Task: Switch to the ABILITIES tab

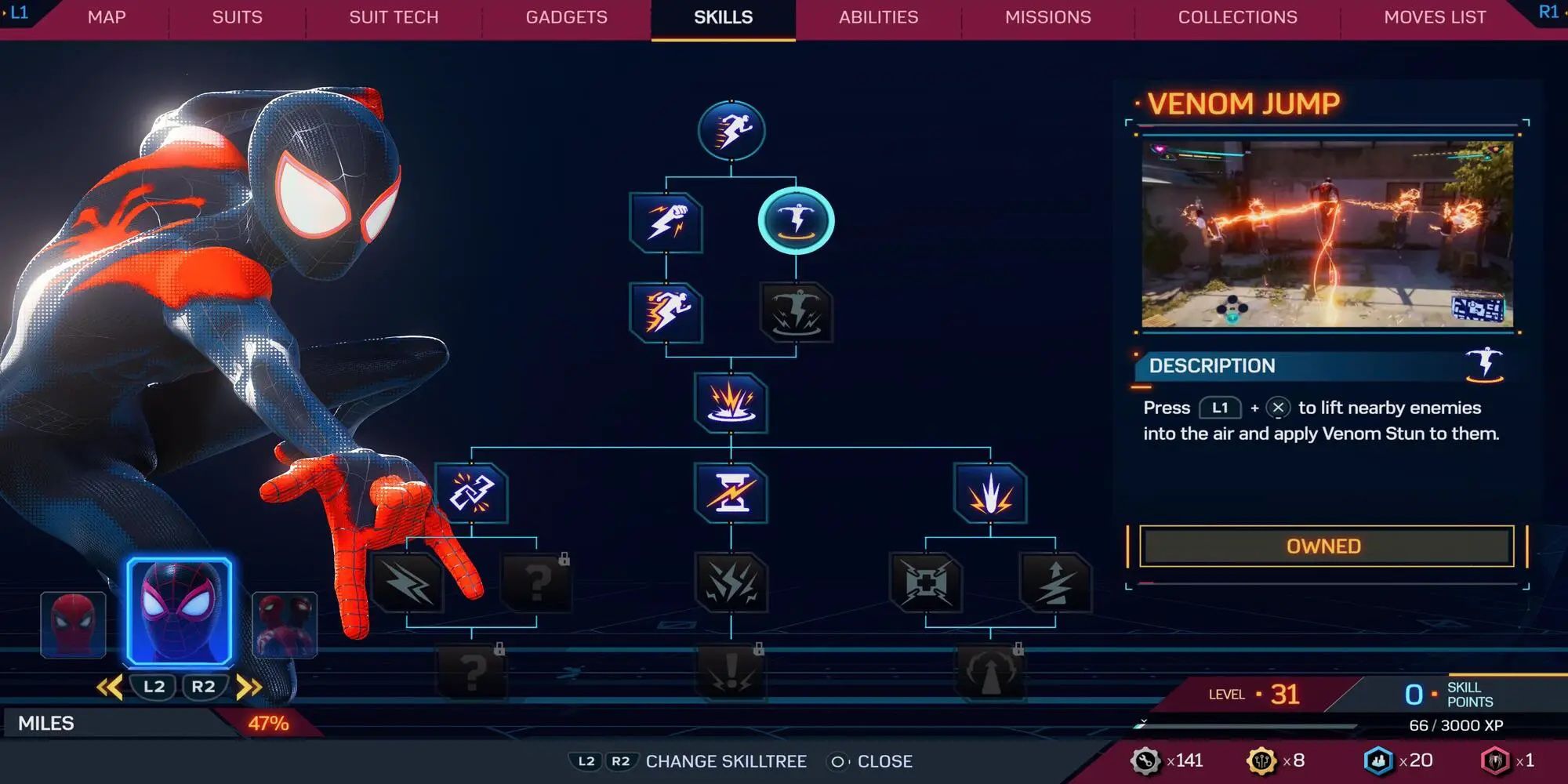Action: click(877, 16)
